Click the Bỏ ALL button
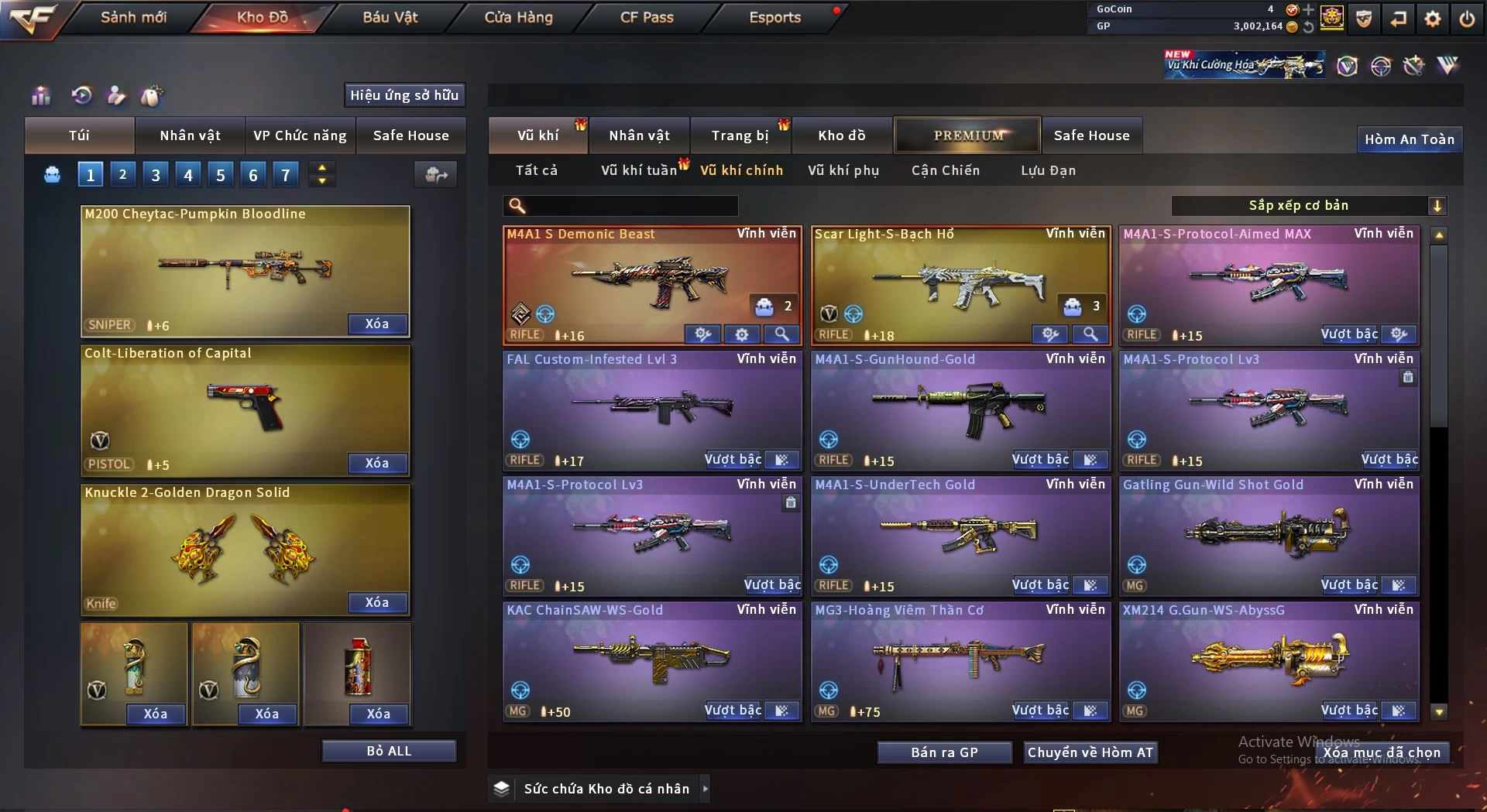Screen dimensions: 1487x812 [x=389, y=751]
